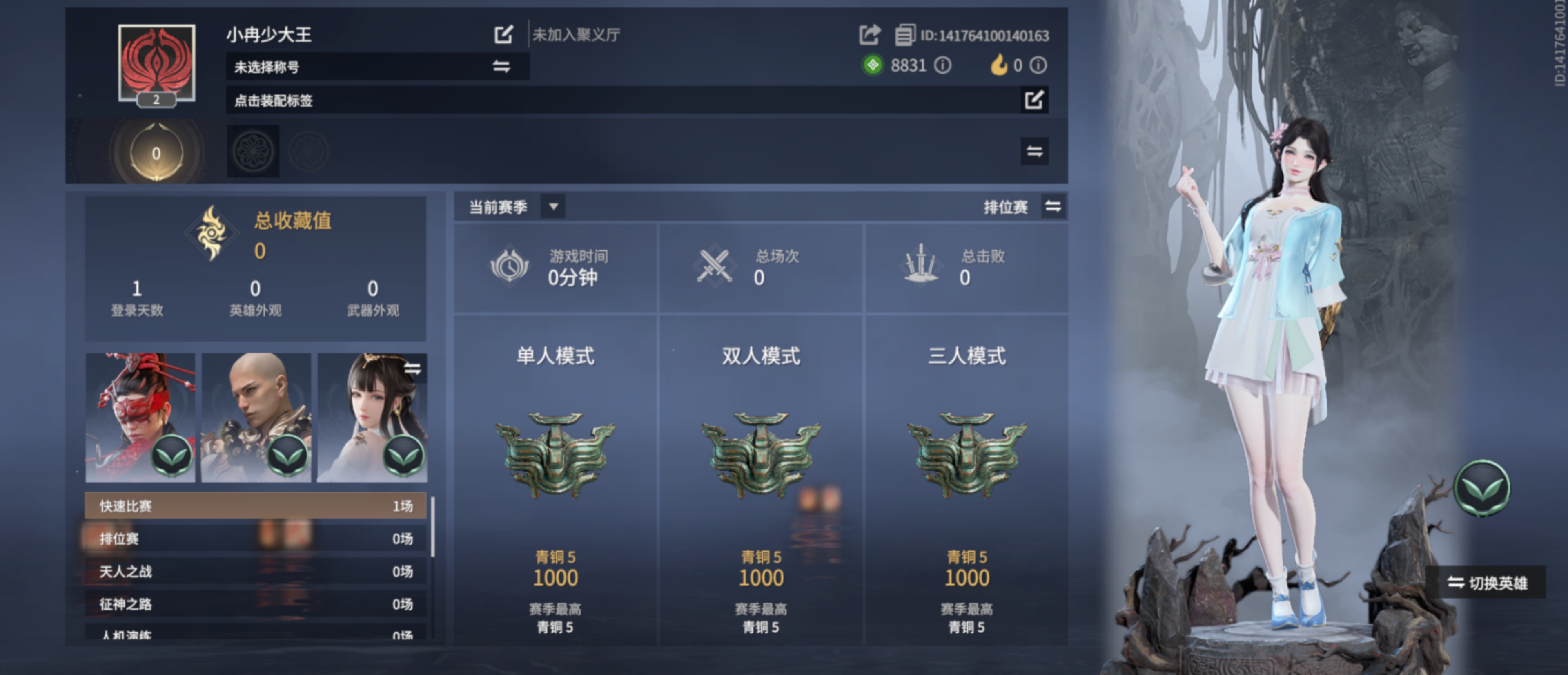Share the profile with the share icon

(869, 35)
